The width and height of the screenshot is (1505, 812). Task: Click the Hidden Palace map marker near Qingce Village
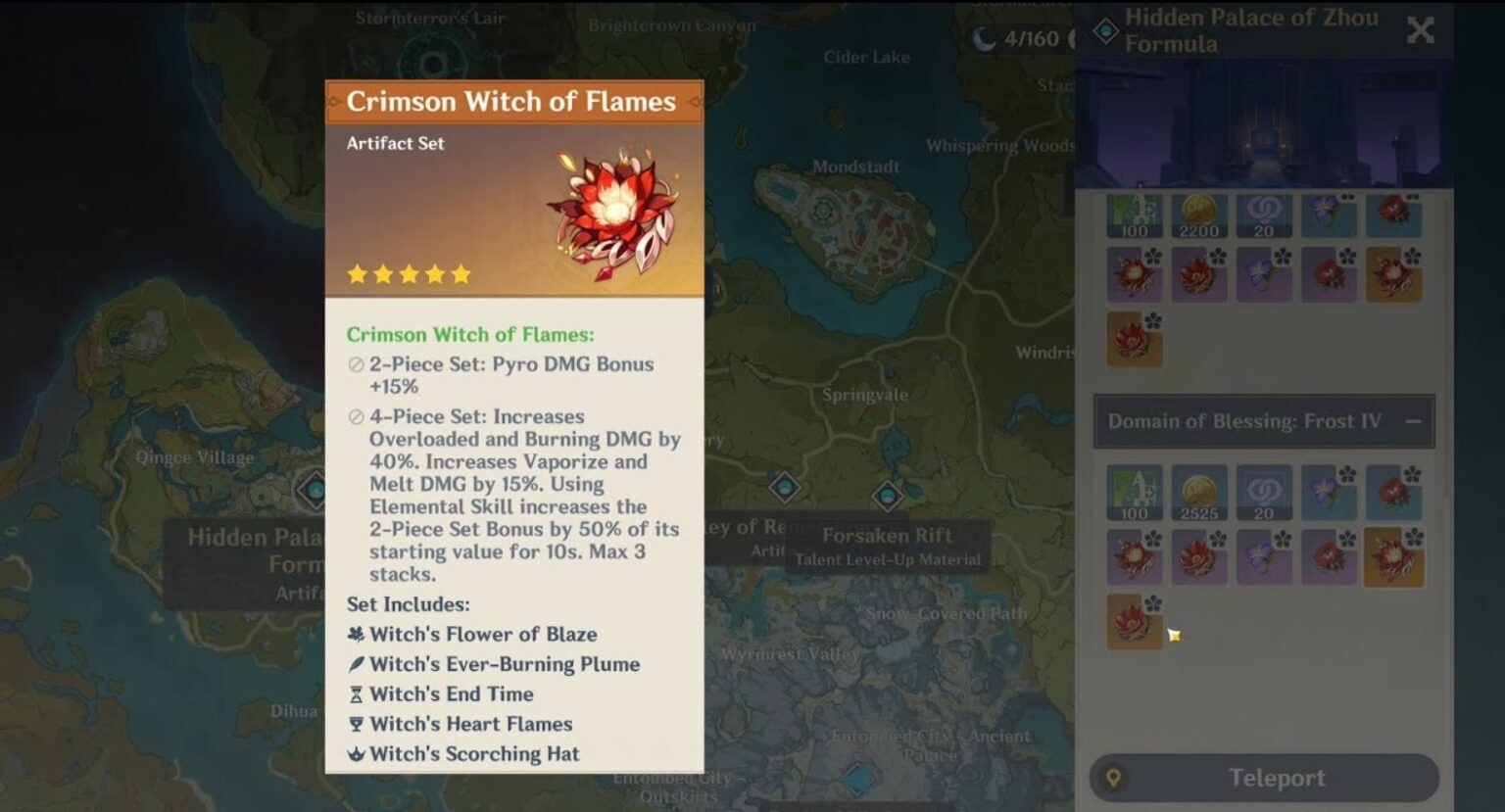tap(314, 489)
